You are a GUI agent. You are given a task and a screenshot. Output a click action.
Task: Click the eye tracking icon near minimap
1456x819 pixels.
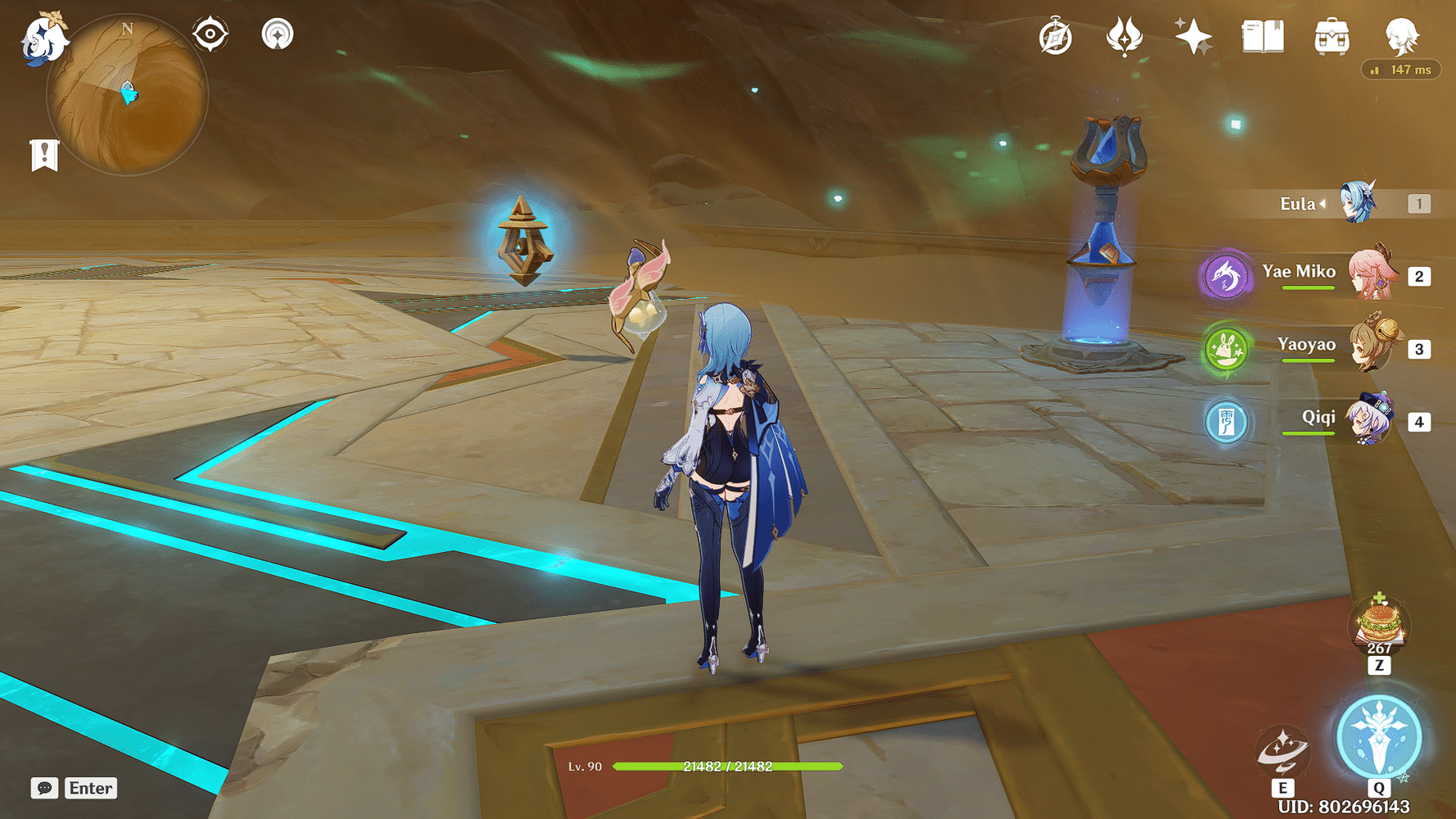point(210,34)
